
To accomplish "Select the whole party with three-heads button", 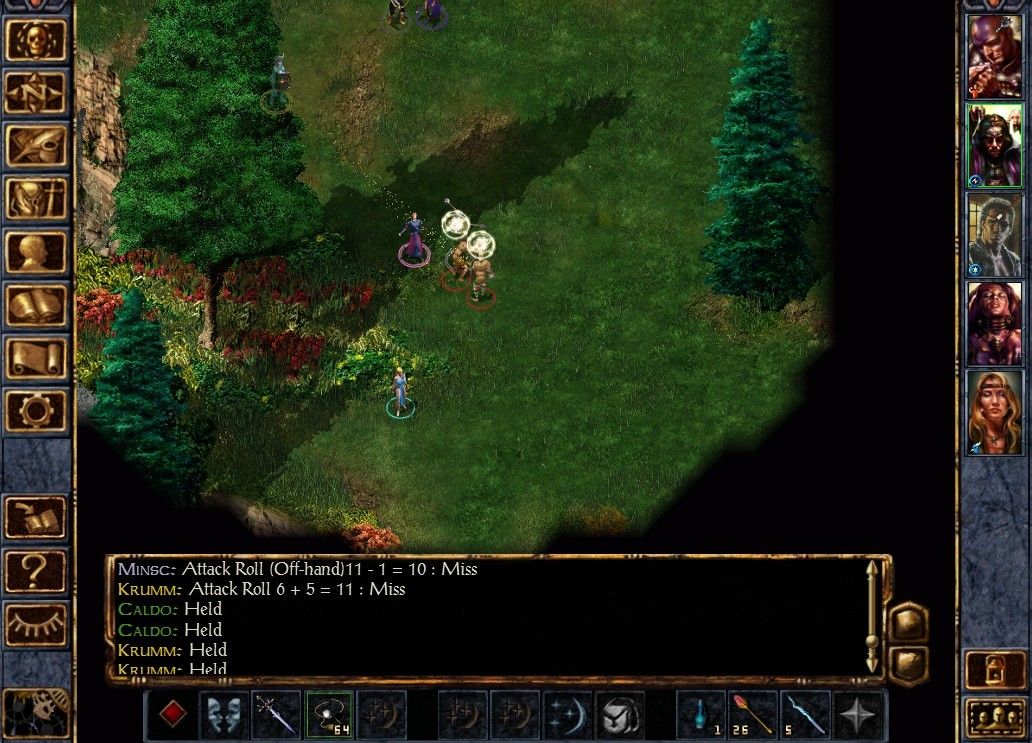I will click(993, 718).
